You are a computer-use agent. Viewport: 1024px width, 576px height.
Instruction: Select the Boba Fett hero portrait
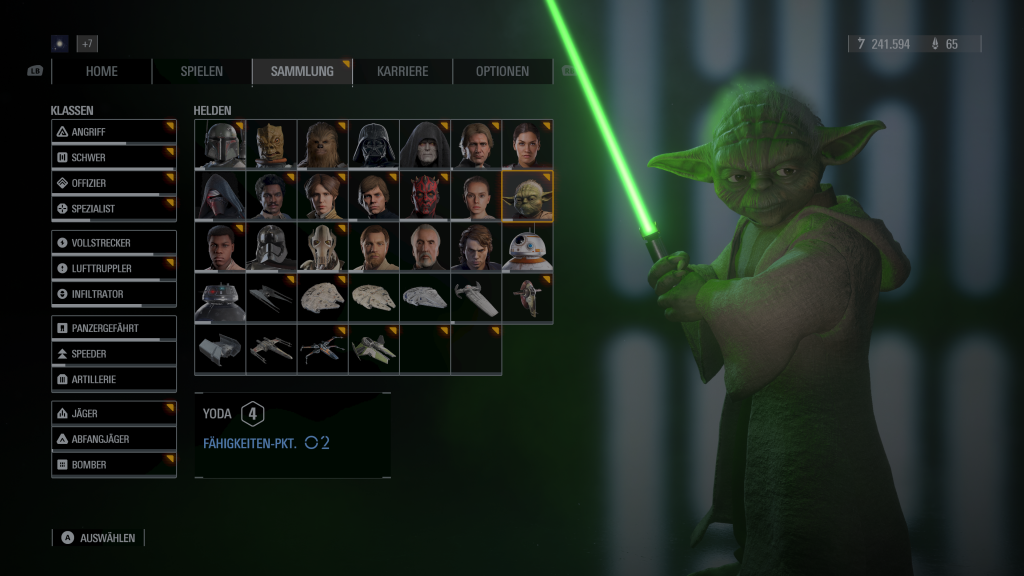220,145
